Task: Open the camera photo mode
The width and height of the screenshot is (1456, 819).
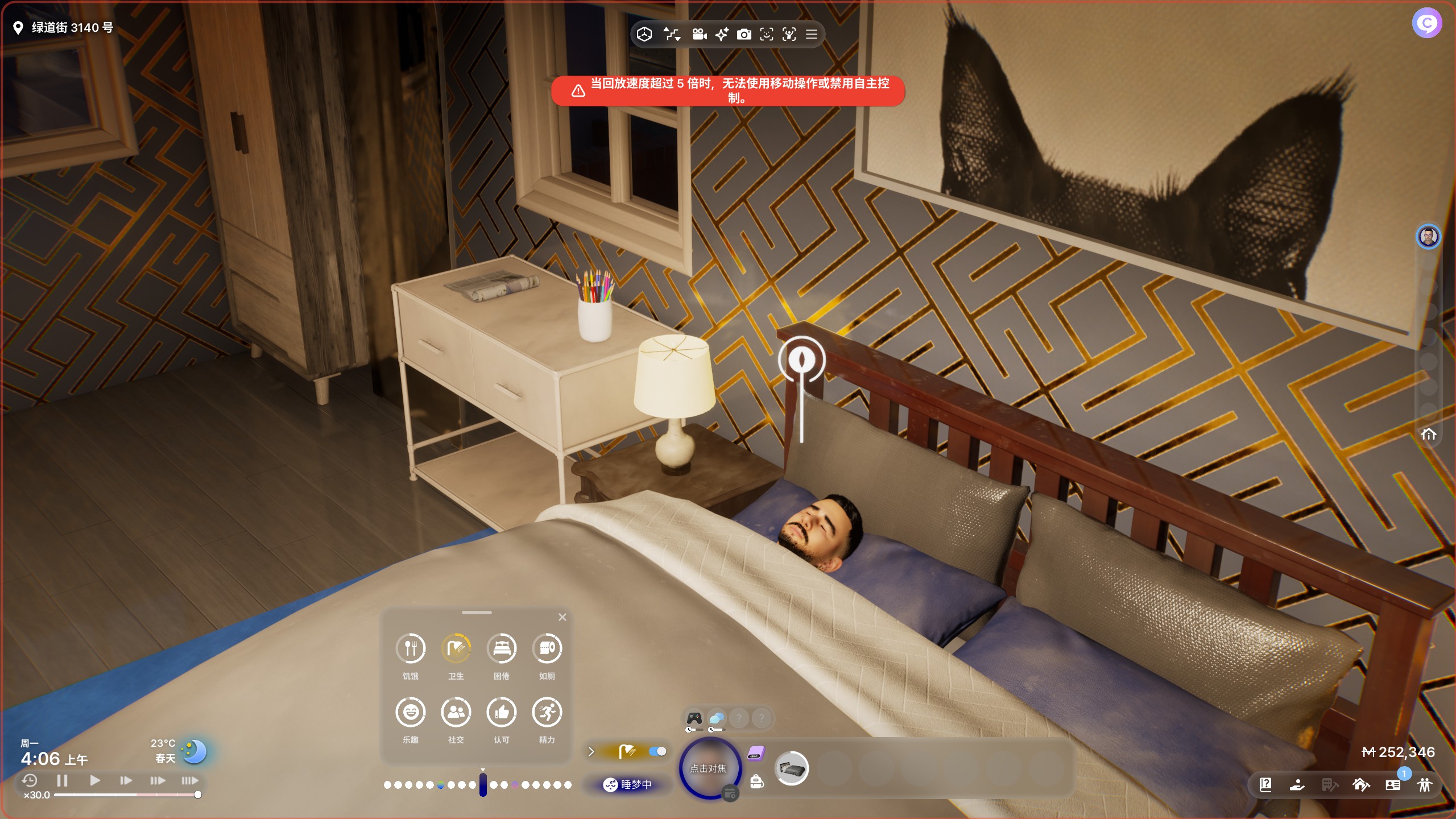Action: (x=743, y=35)
